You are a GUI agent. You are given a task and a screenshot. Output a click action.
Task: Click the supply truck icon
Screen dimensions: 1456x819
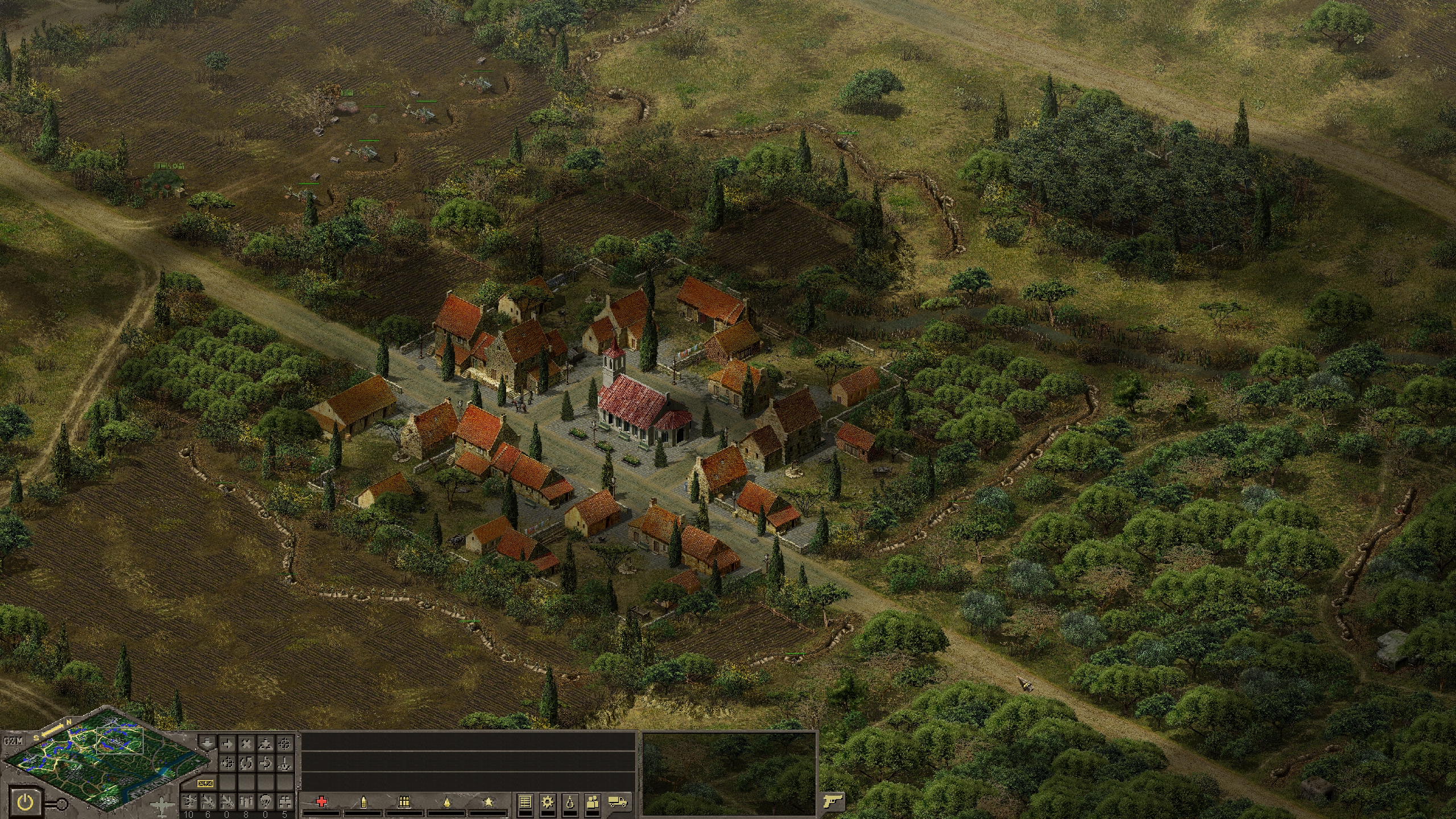(618, 802)
